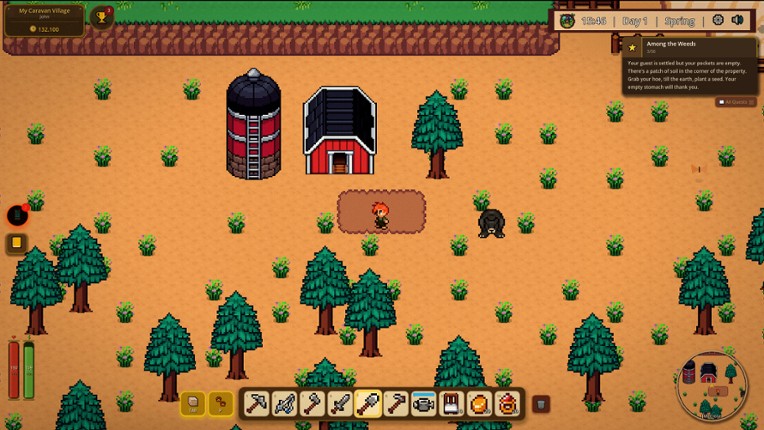Open the yellow note button on left edge
Viewport: 764px width, 430px height.
pos(17,243)
